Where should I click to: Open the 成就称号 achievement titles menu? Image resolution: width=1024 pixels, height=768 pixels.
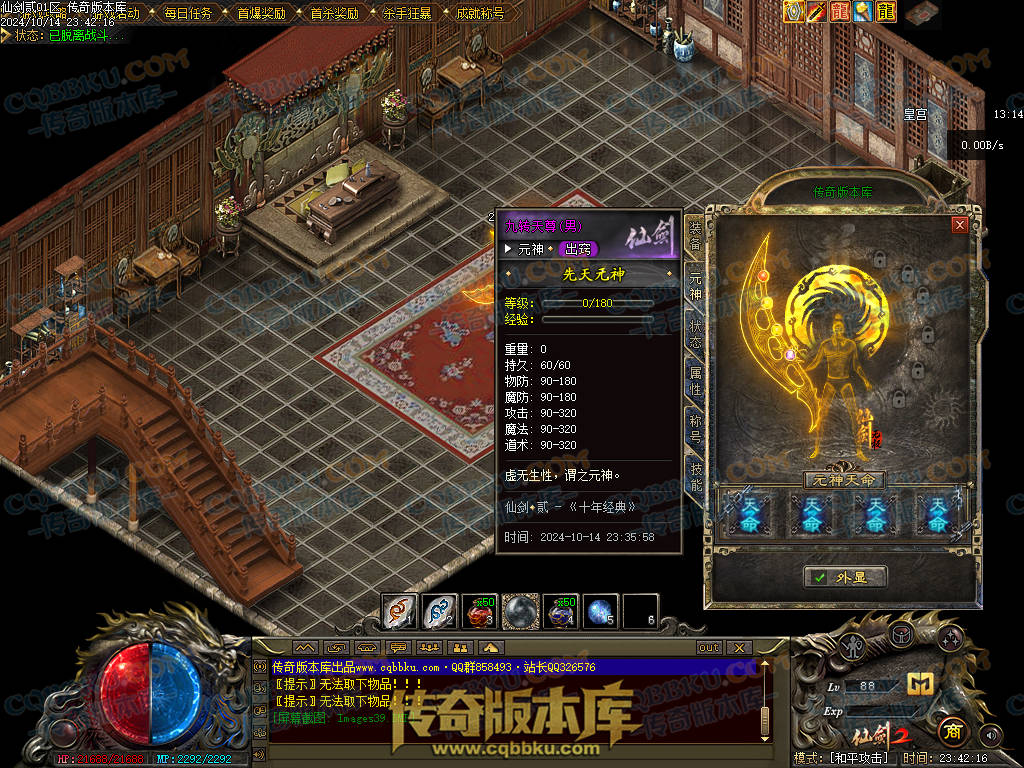(x=480, y=14)
